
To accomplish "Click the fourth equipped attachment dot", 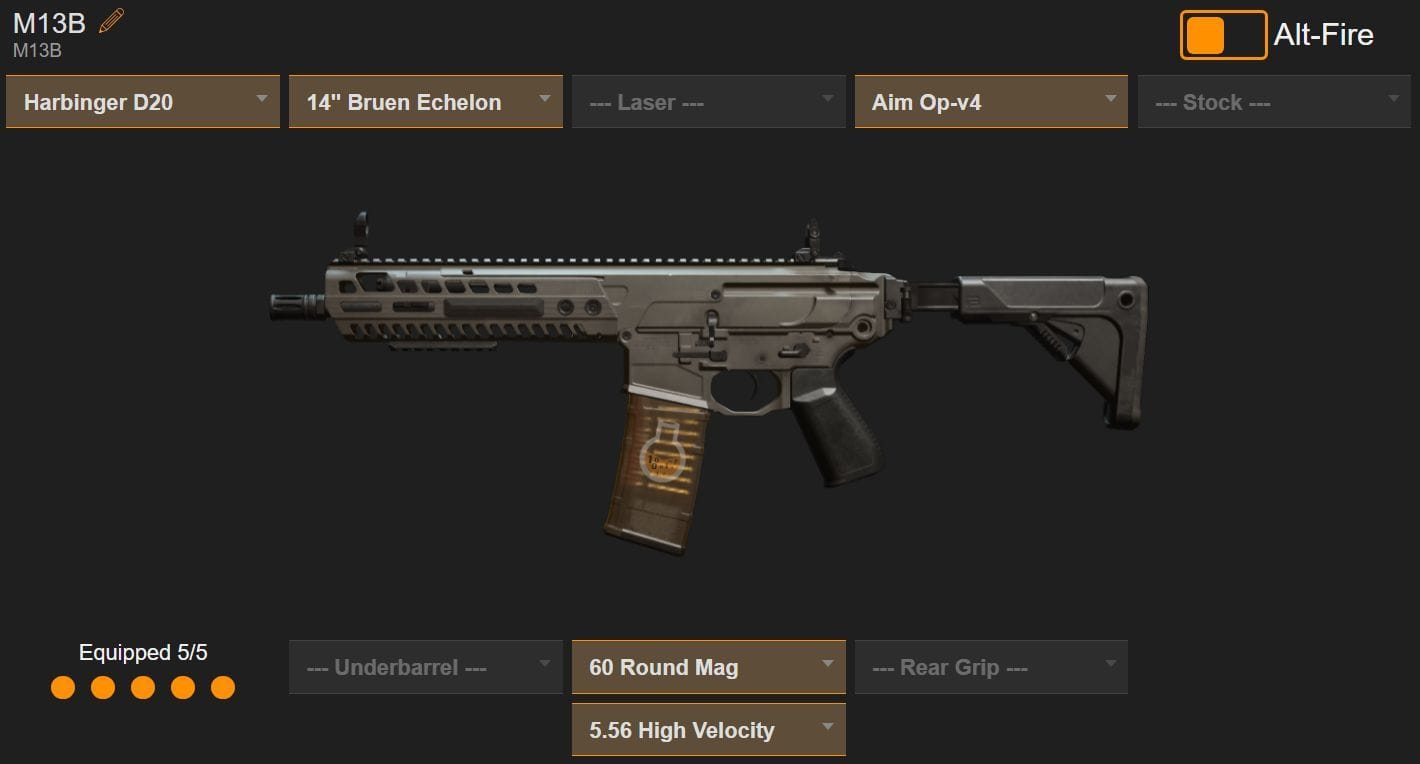I will (182, 688).
